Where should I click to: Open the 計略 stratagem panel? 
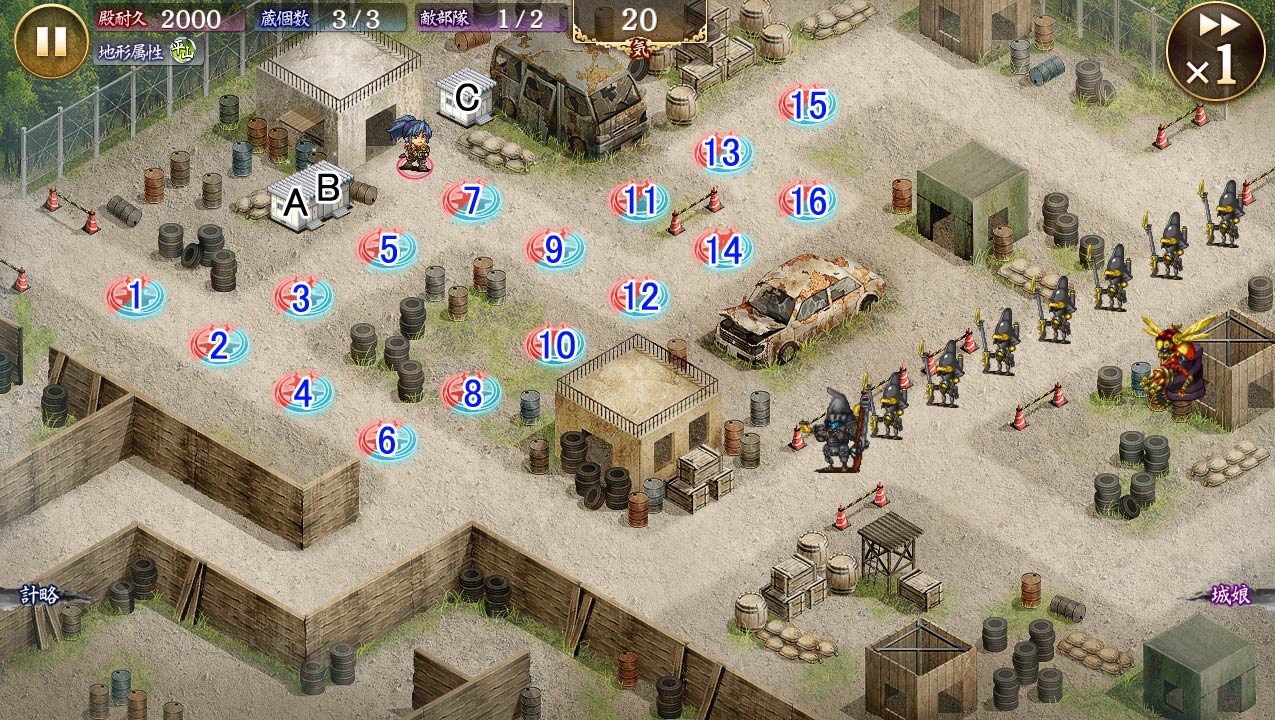40,596
